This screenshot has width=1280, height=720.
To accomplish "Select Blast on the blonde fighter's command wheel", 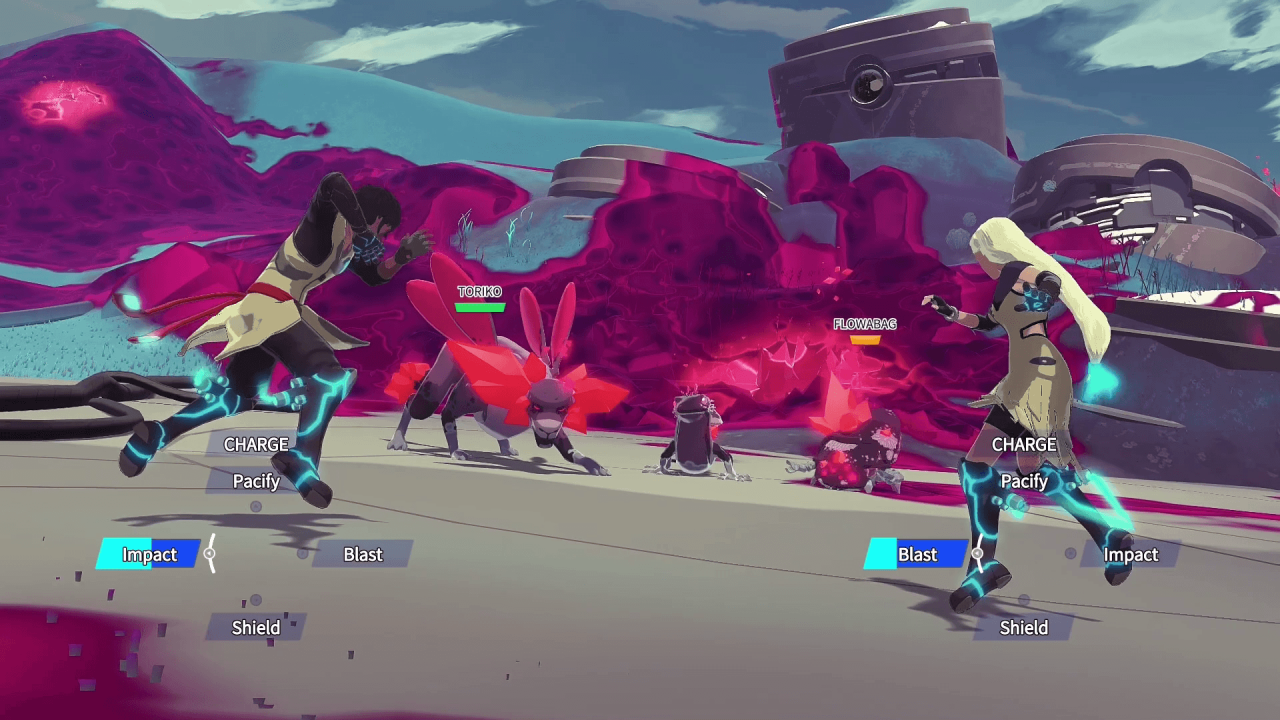I will [x=917, y=554].
